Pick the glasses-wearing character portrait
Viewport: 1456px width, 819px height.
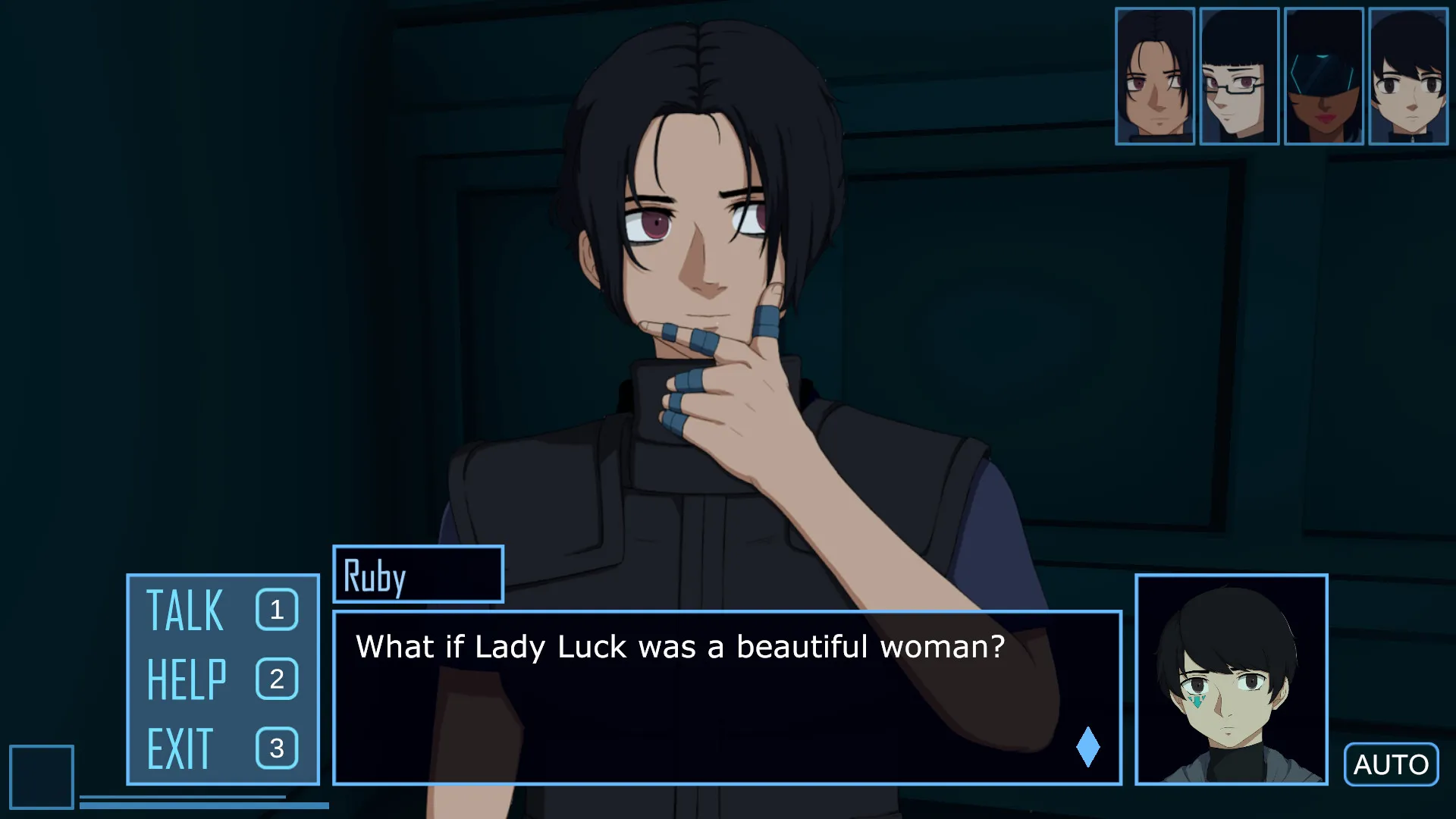1239,76
